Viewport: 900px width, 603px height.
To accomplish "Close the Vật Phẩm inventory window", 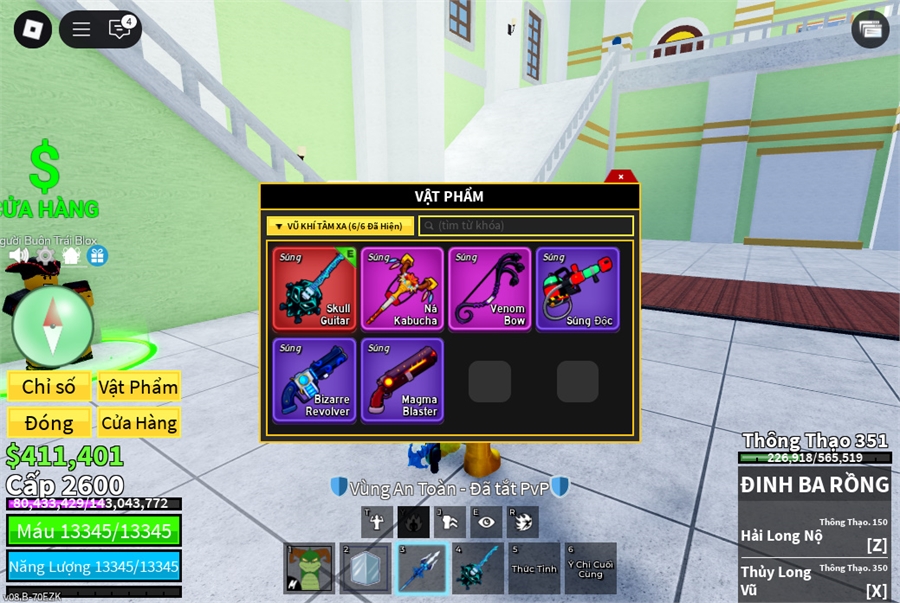I will pyautogui.click(x=621, y=177).
